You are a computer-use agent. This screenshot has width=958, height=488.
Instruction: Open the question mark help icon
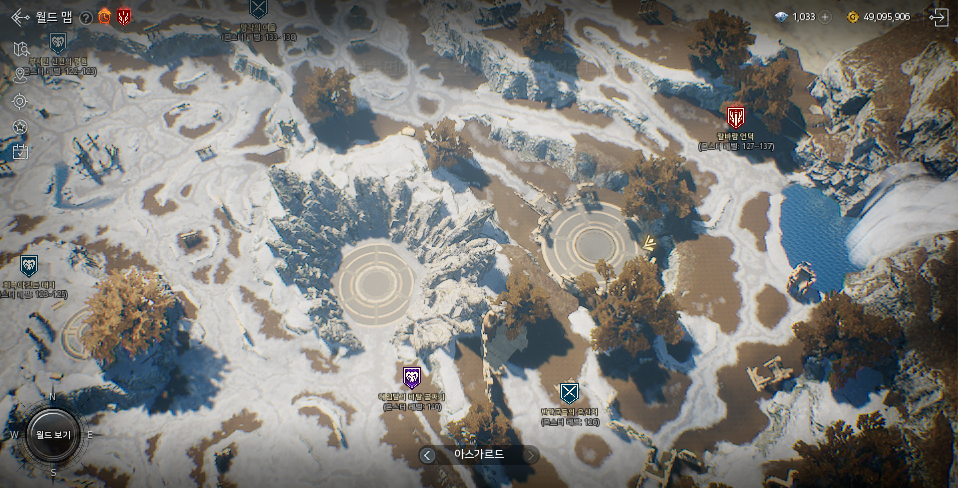(x=86, y=17)
